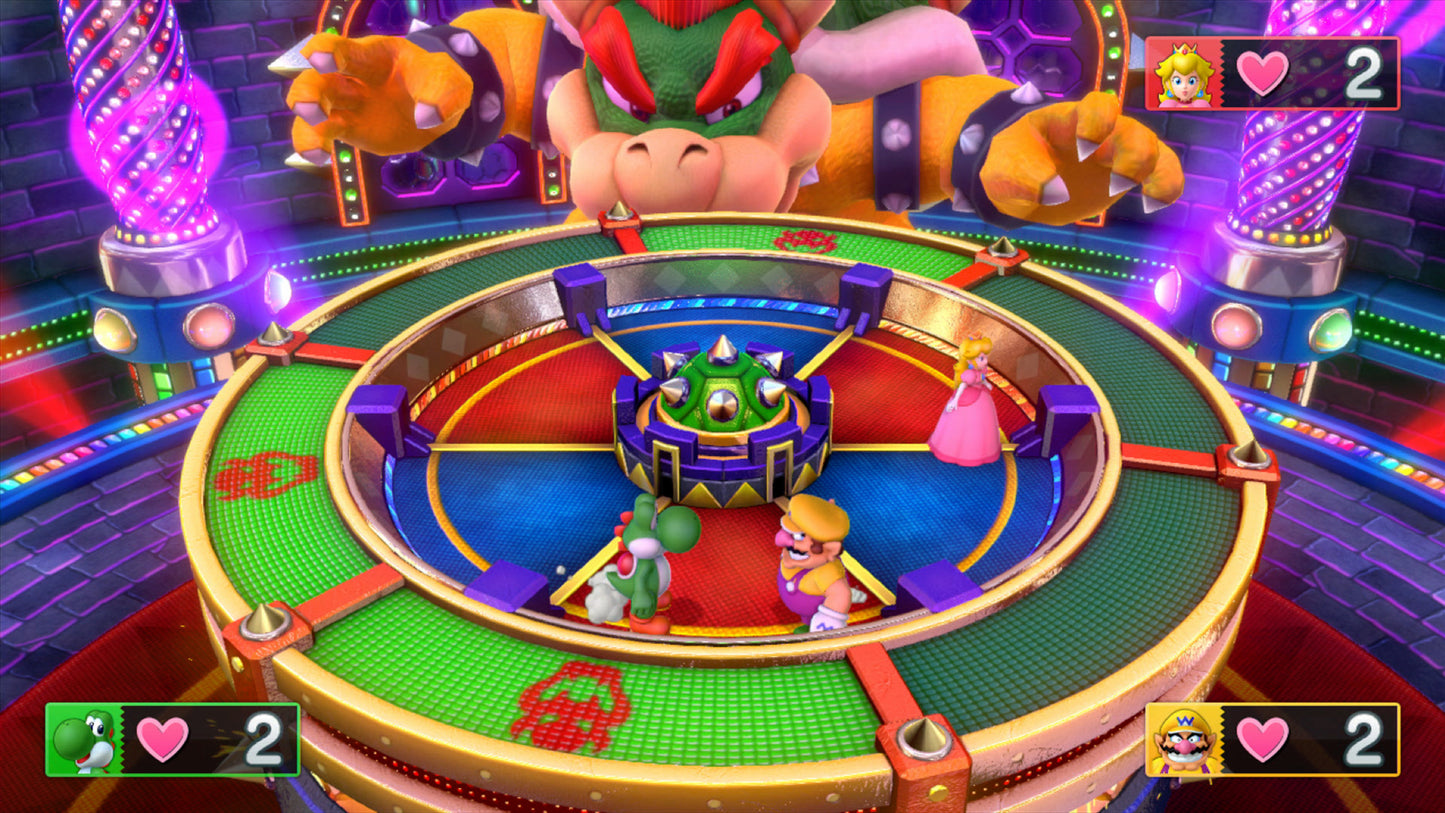Click the heart icon in Yoshi's health panel
Screen dimensions: 1445x813
click(x=160, y=741)
